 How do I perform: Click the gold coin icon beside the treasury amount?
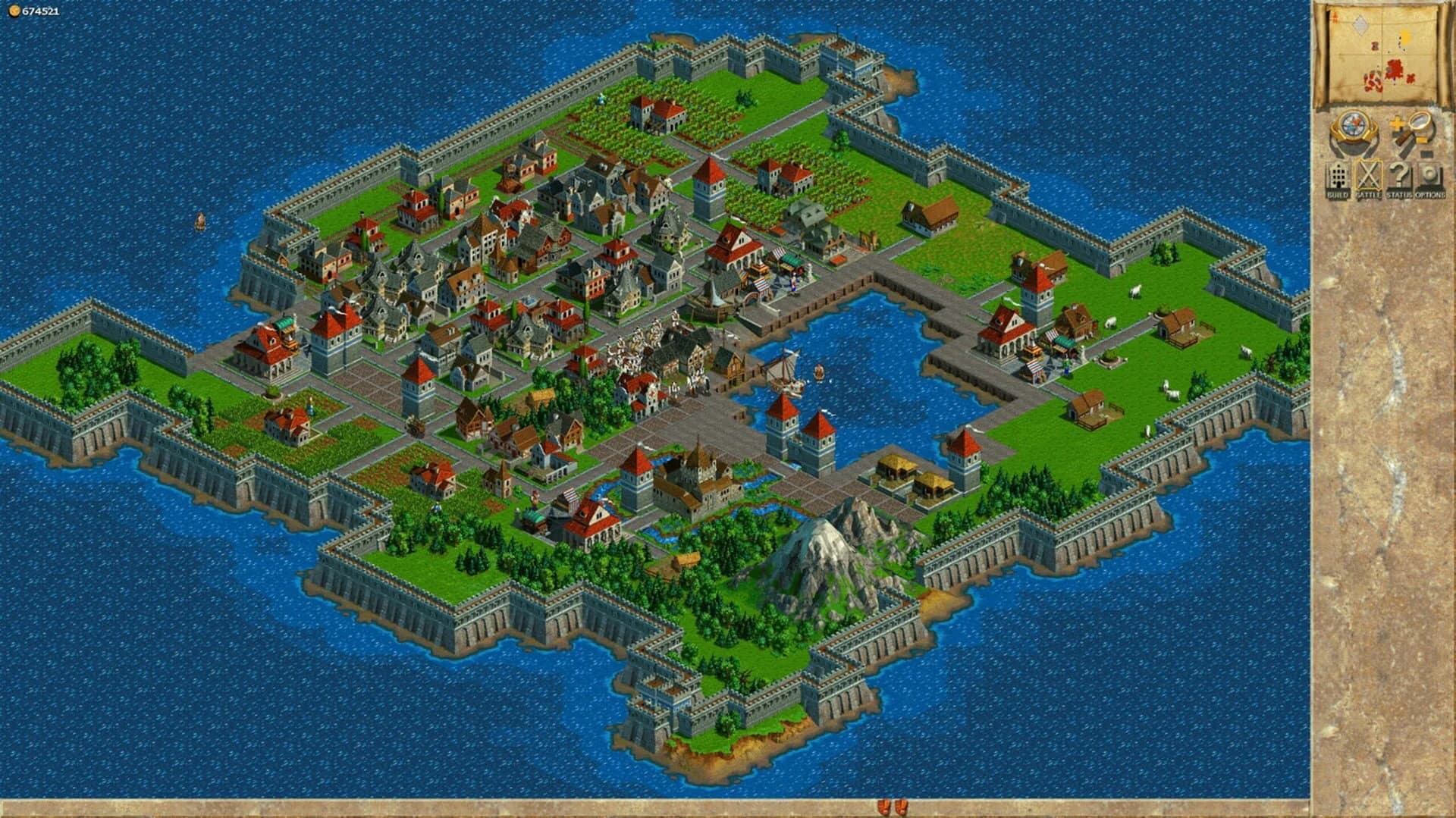14,12
